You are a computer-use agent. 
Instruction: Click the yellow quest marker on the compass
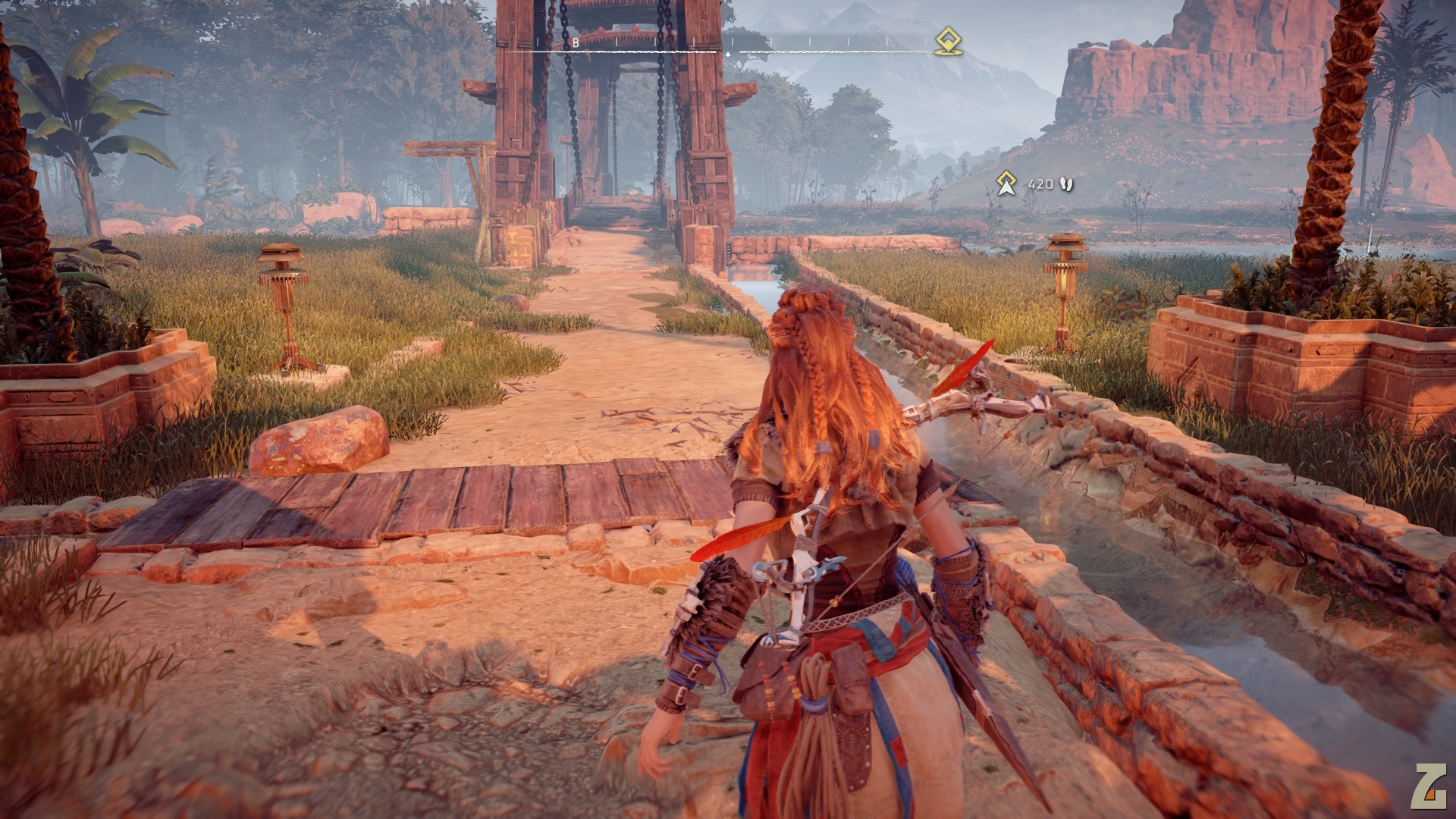[947, 41]
